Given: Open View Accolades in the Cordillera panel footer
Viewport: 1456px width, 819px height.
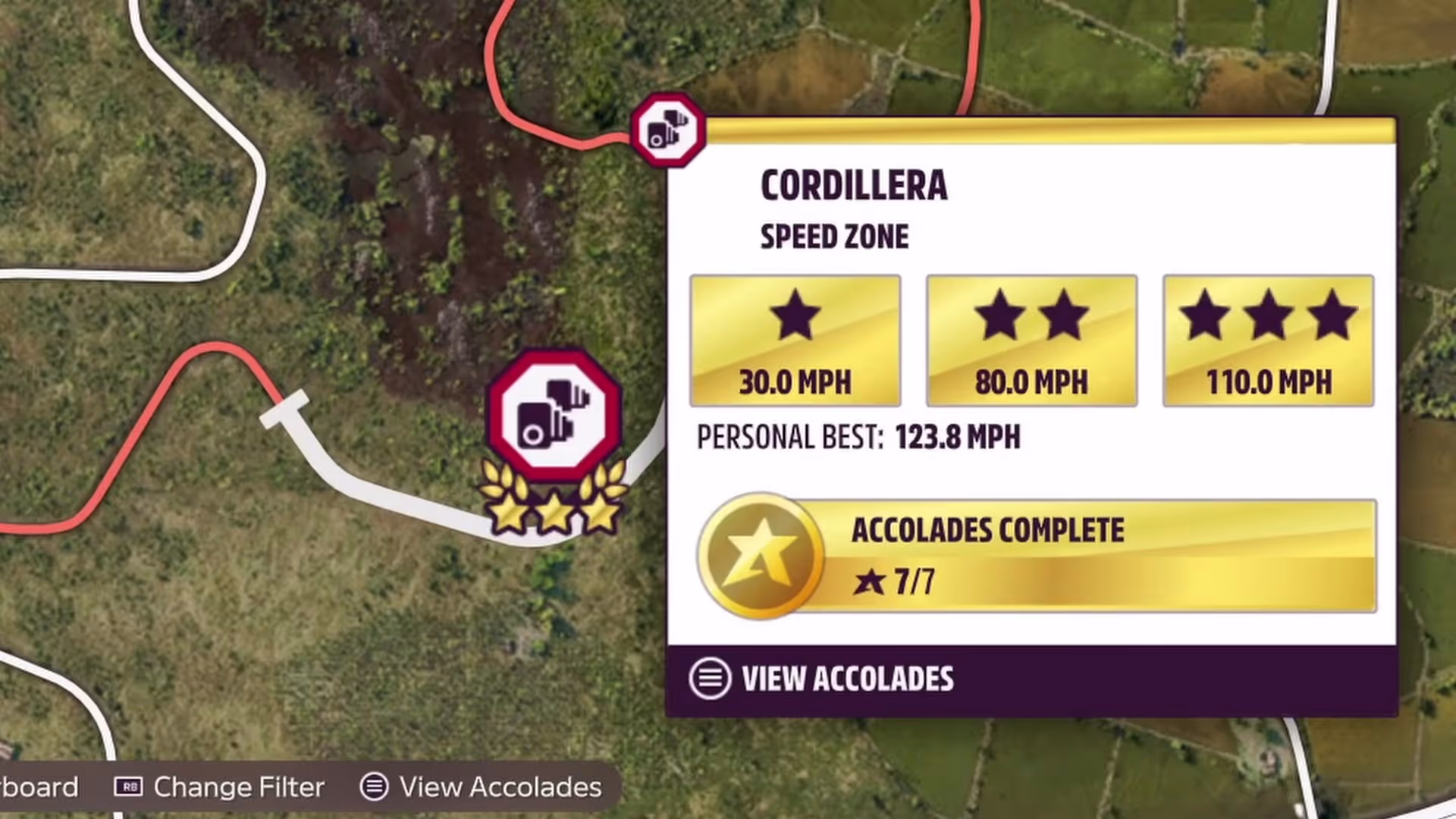Looking at the screenshot, I should pyautogui.click(x=822, y=679).
